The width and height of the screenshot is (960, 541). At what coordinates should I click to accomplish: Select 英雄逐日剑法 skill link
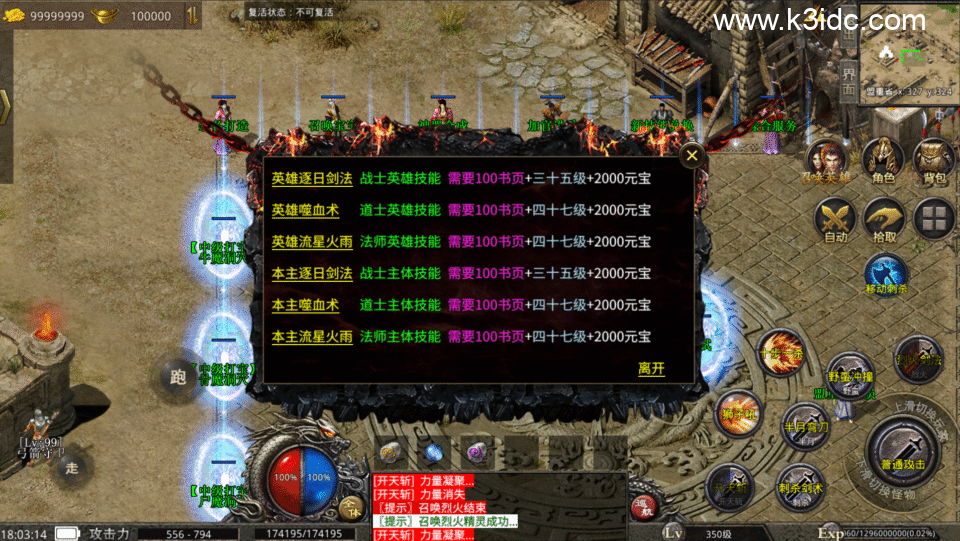pyautogui.click(x=312, y=179)
